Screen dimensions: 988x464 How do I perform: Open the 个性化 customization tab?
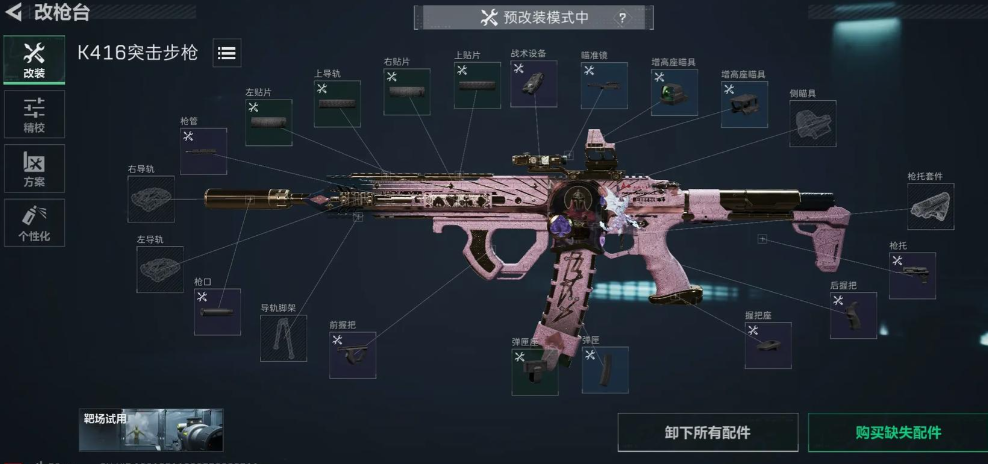(34, 223)
